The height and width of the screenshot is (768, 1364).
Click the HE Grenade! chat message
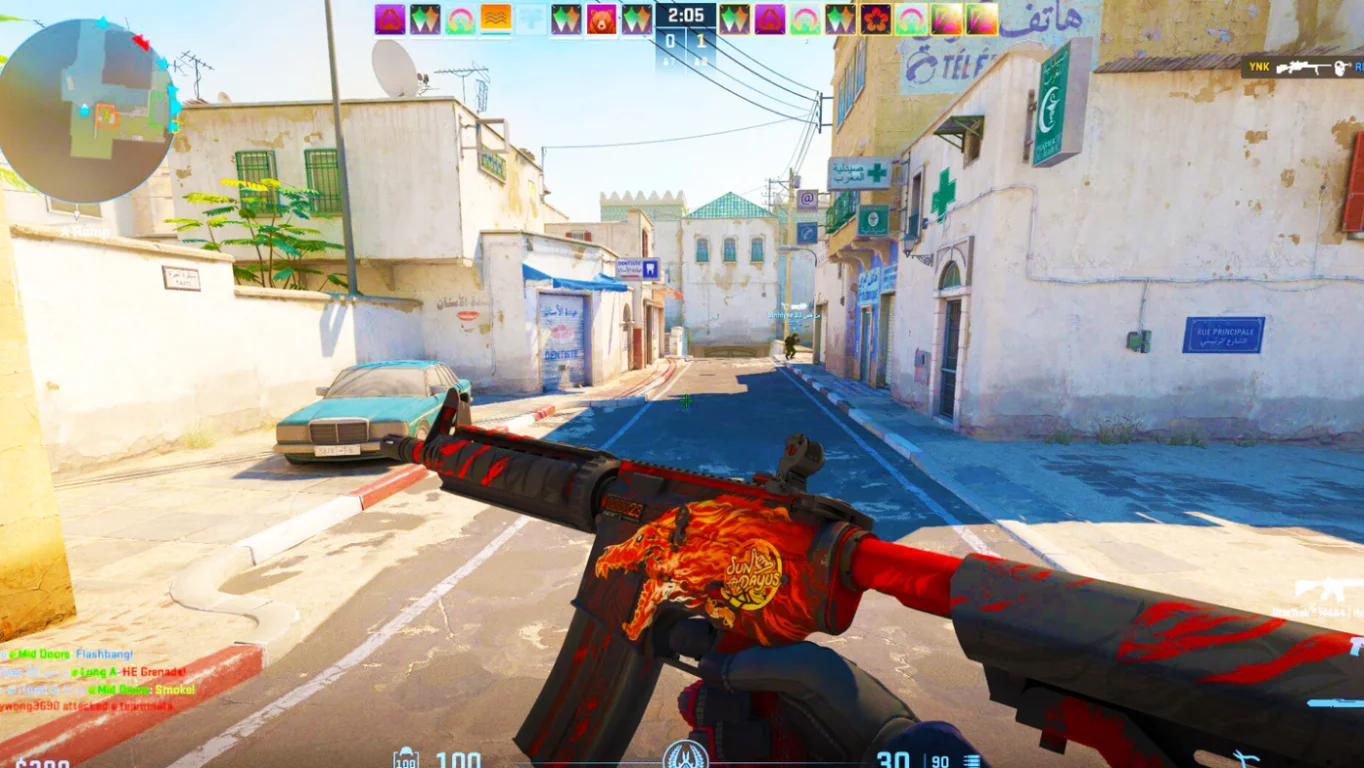(x=98, y=672)
